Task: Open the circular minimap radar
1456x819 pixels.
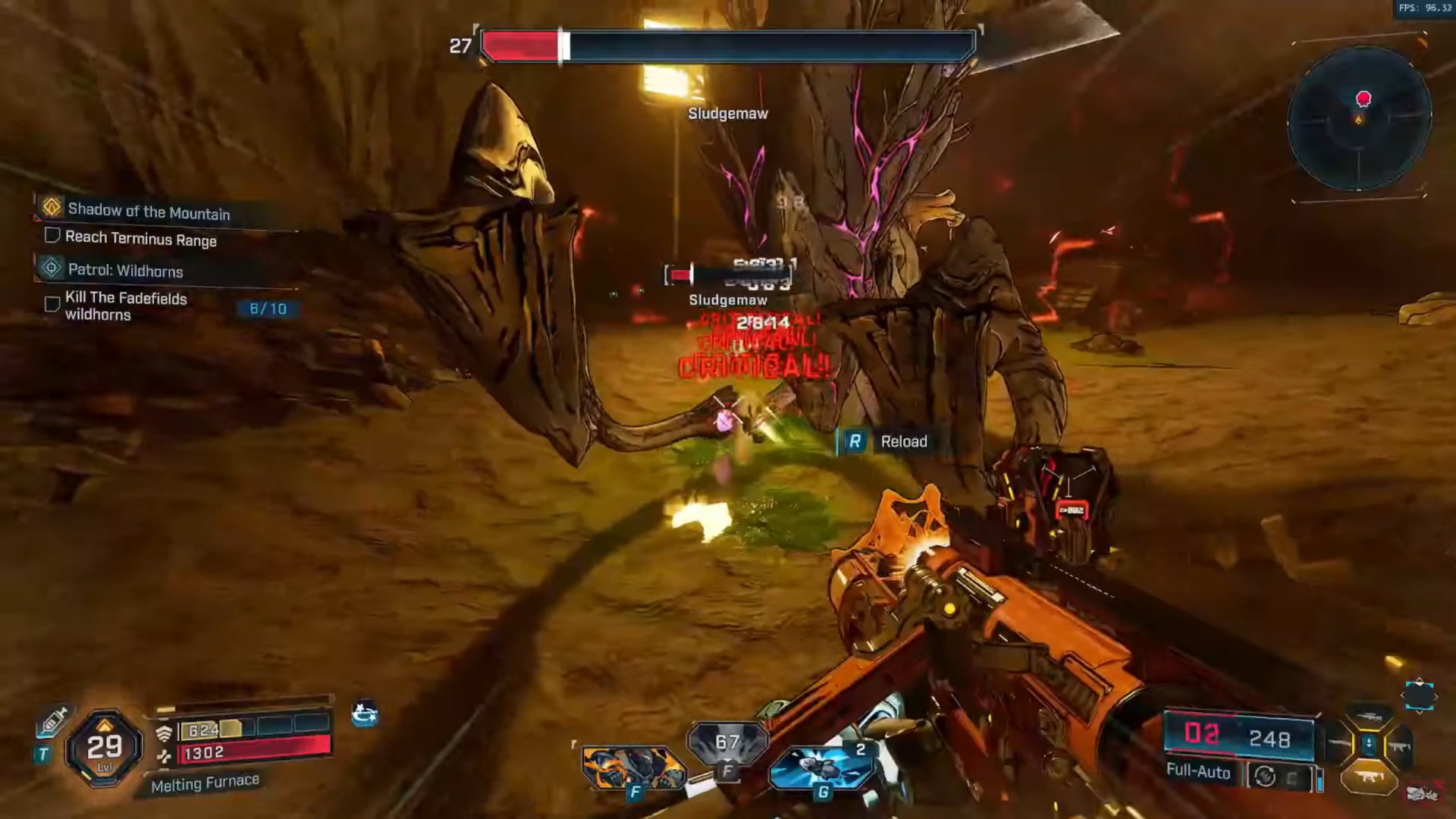Action: point(1359,119)
